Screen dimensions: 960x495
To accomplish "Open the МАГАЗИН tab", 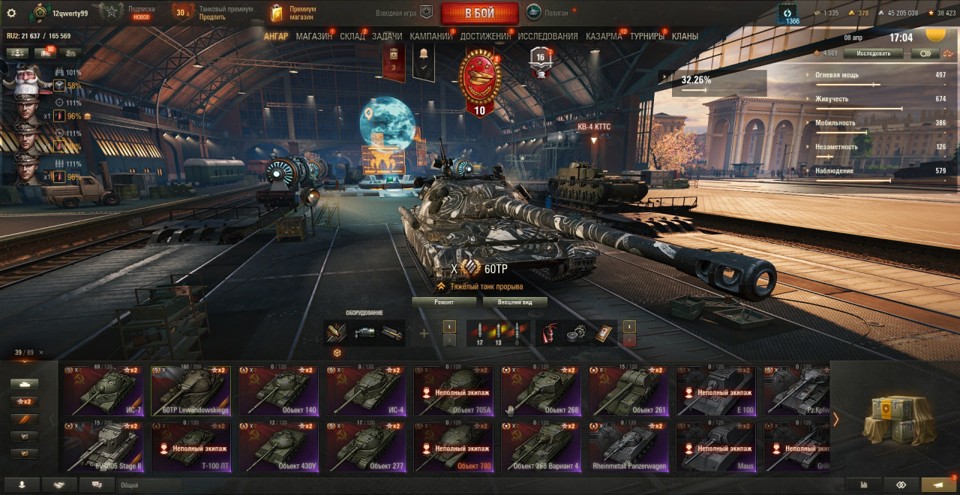I will coord(314,36).
